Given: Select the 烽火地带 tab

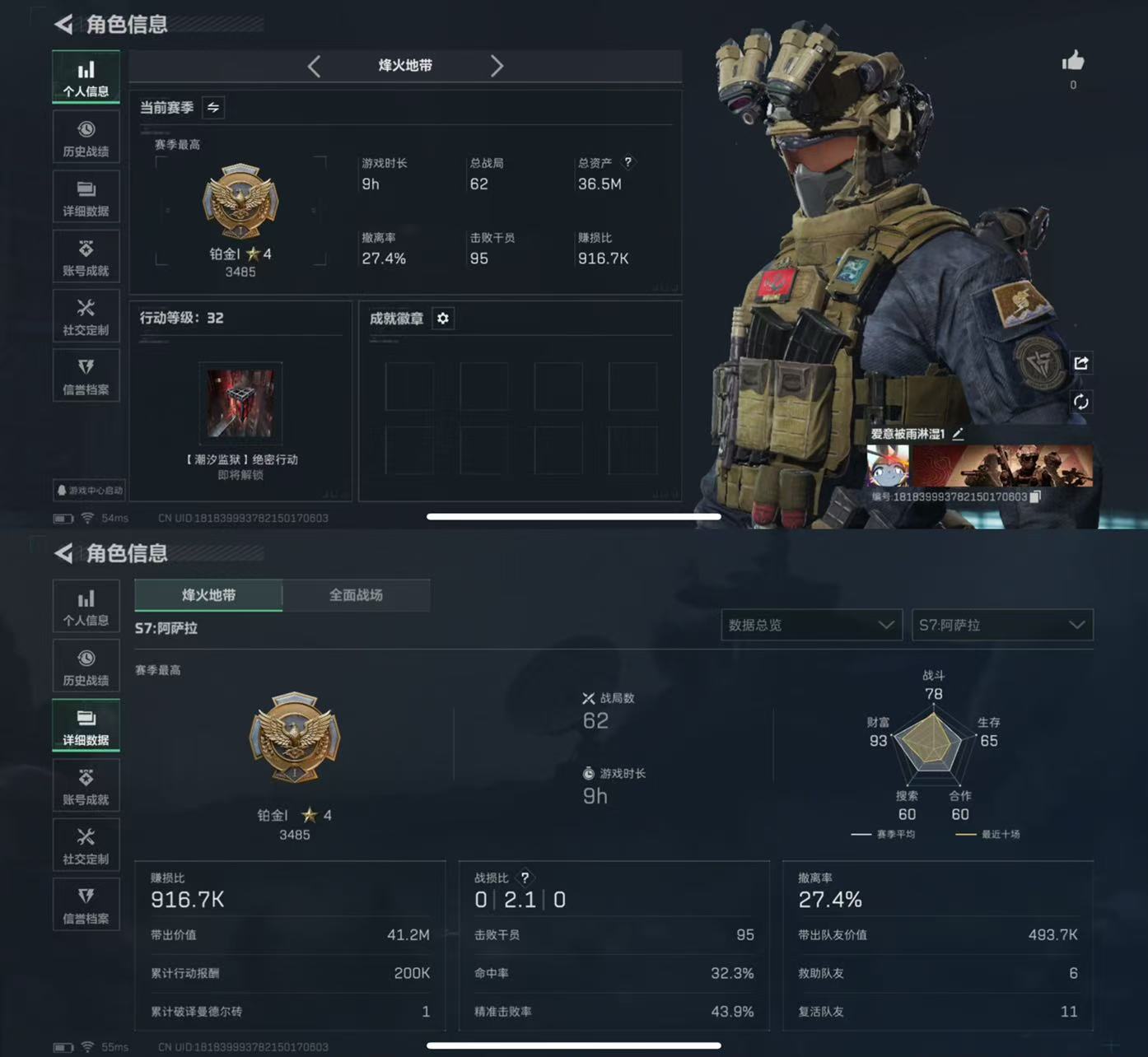Looking at the screenshot, I should (x=208, y=595).
